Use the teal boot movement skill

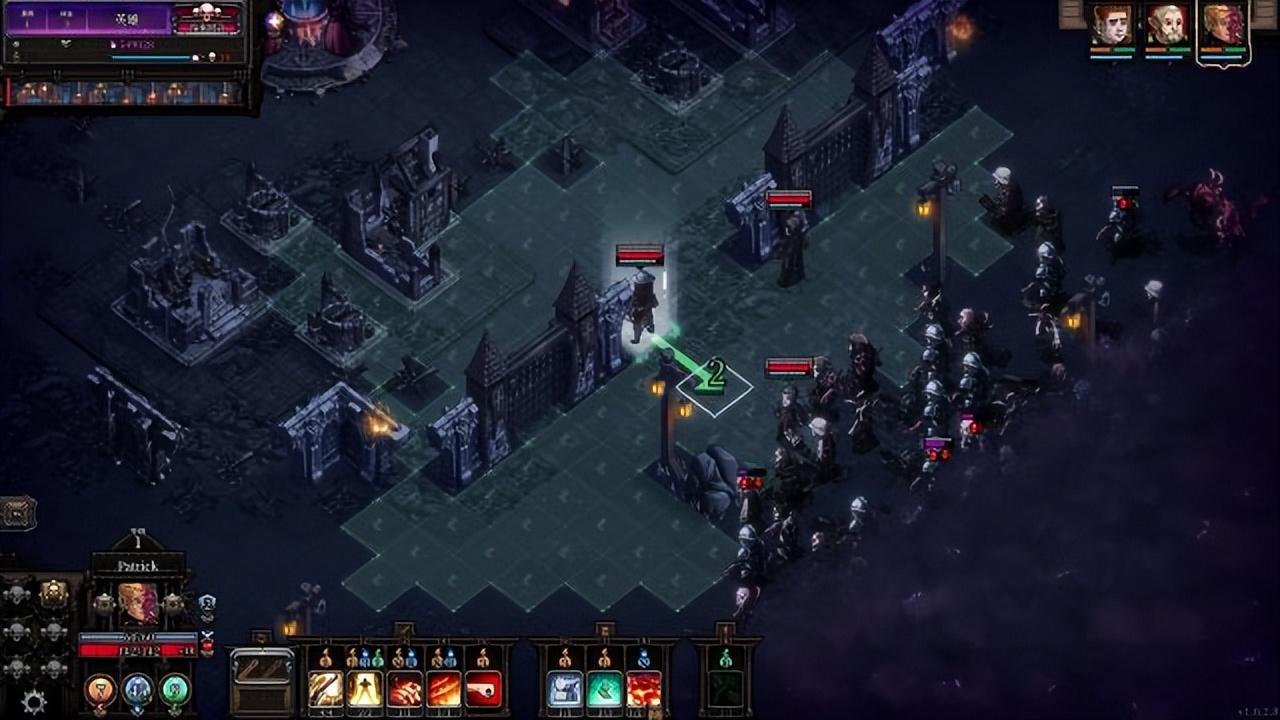point(605,688)
